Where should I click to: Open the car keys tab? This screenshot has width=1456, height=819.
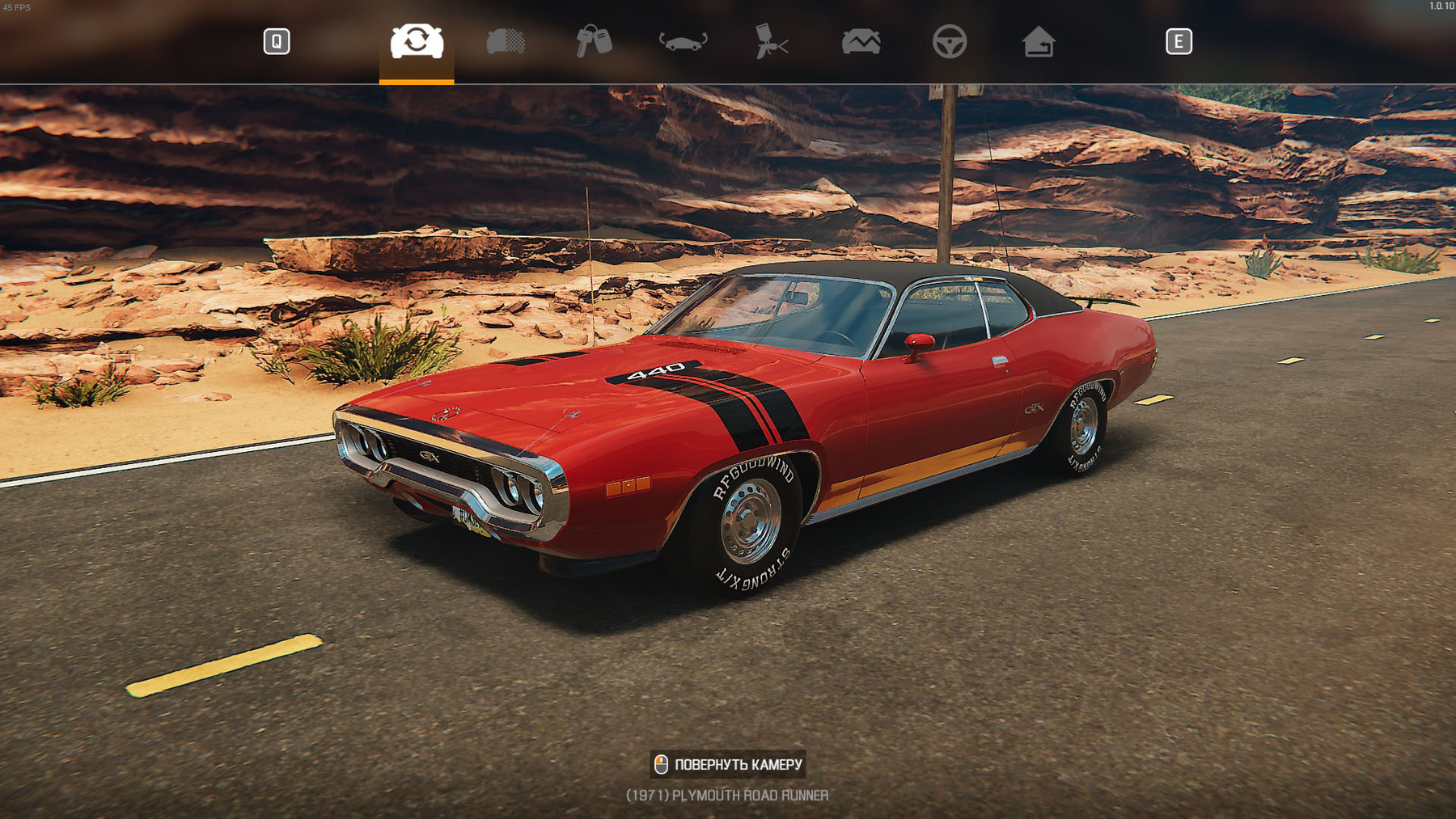pyautogui.click(x=594, y=41)
